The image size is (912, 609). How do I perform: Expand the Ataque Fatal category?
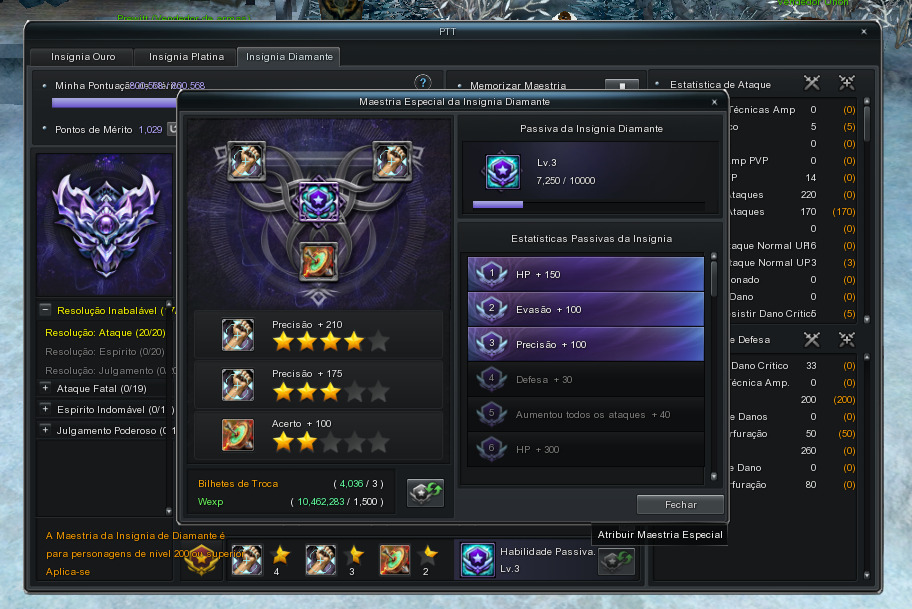pyautogui.click(x=46, y=387)
